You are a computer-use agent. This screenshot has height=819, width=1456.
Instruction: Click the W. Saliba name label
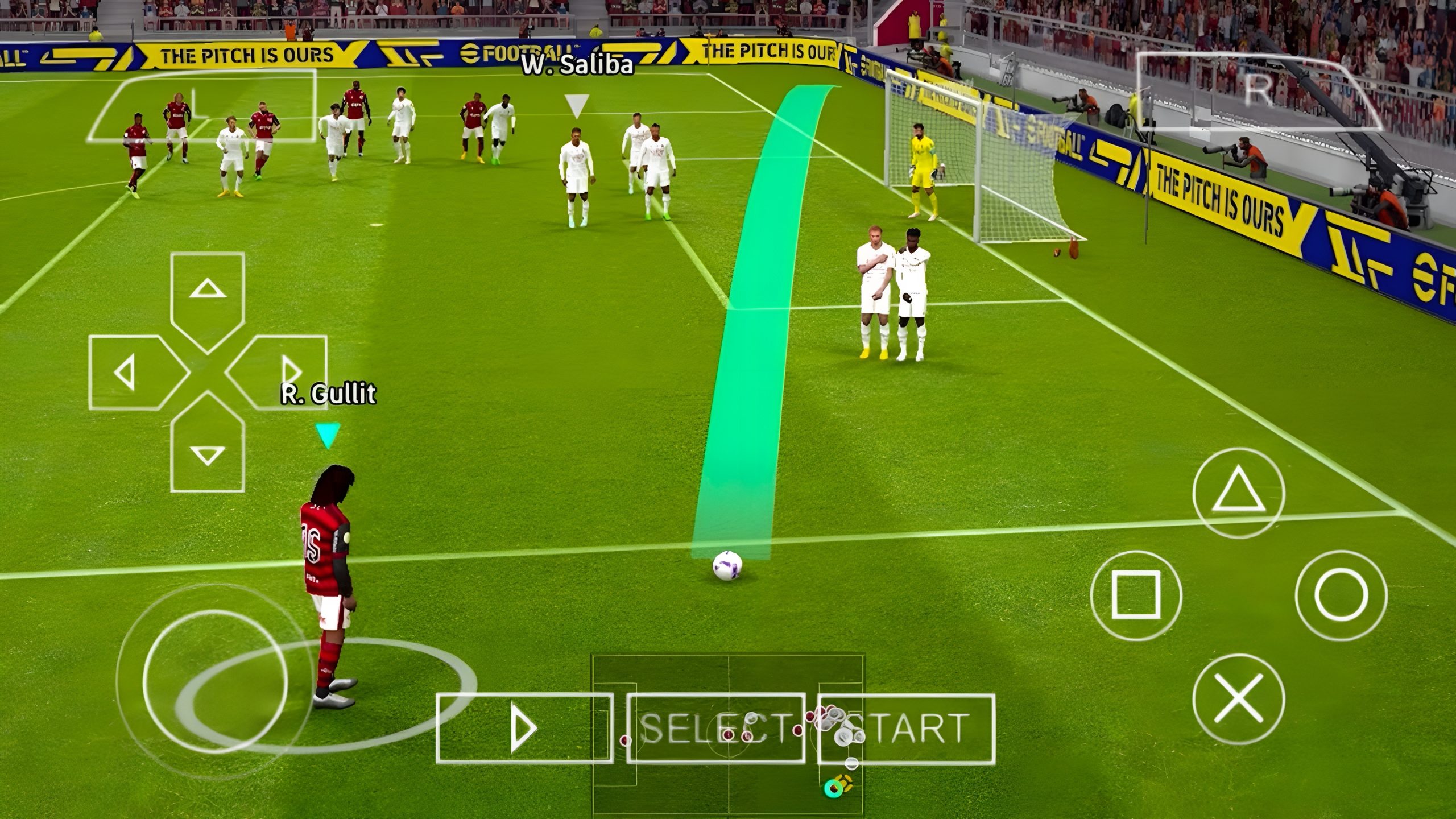tap(577, 64)
